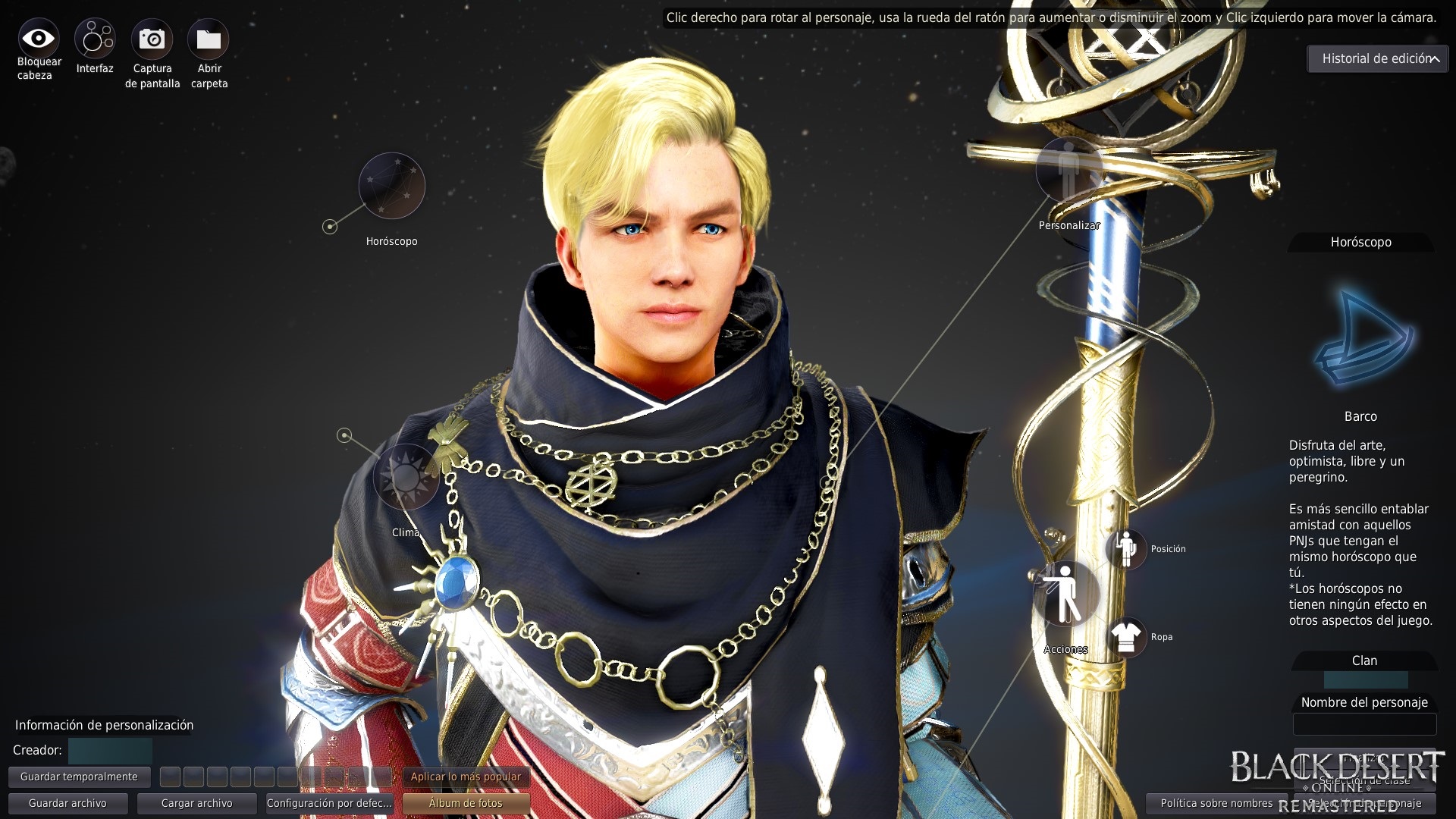The width and height of the screenshot is (1456, 819).
Task: Click the Guardar temporalmente button
Action: (x=79, y=776)
